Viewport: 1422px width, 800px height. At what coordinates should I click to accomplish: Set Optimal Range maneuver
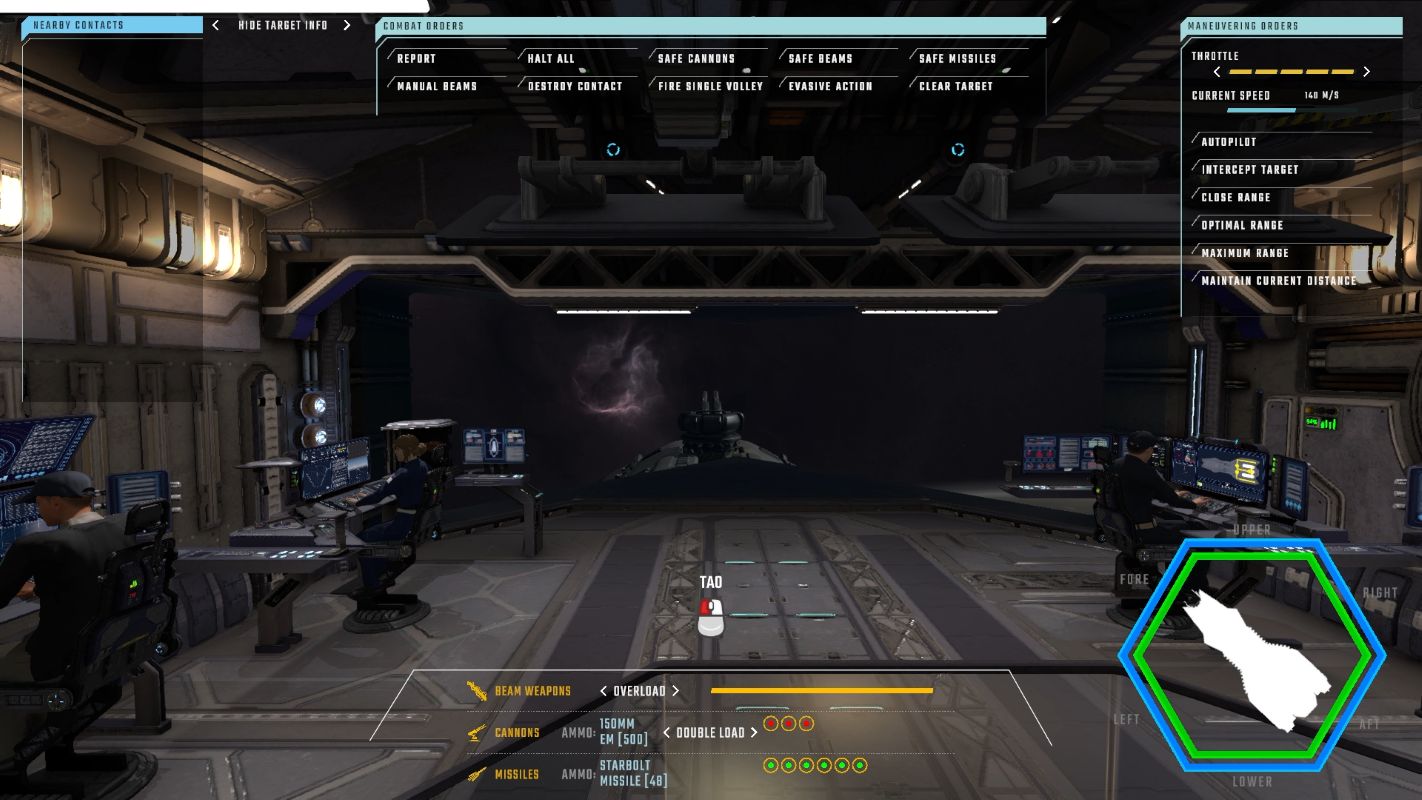click(x=1242, y=226)
